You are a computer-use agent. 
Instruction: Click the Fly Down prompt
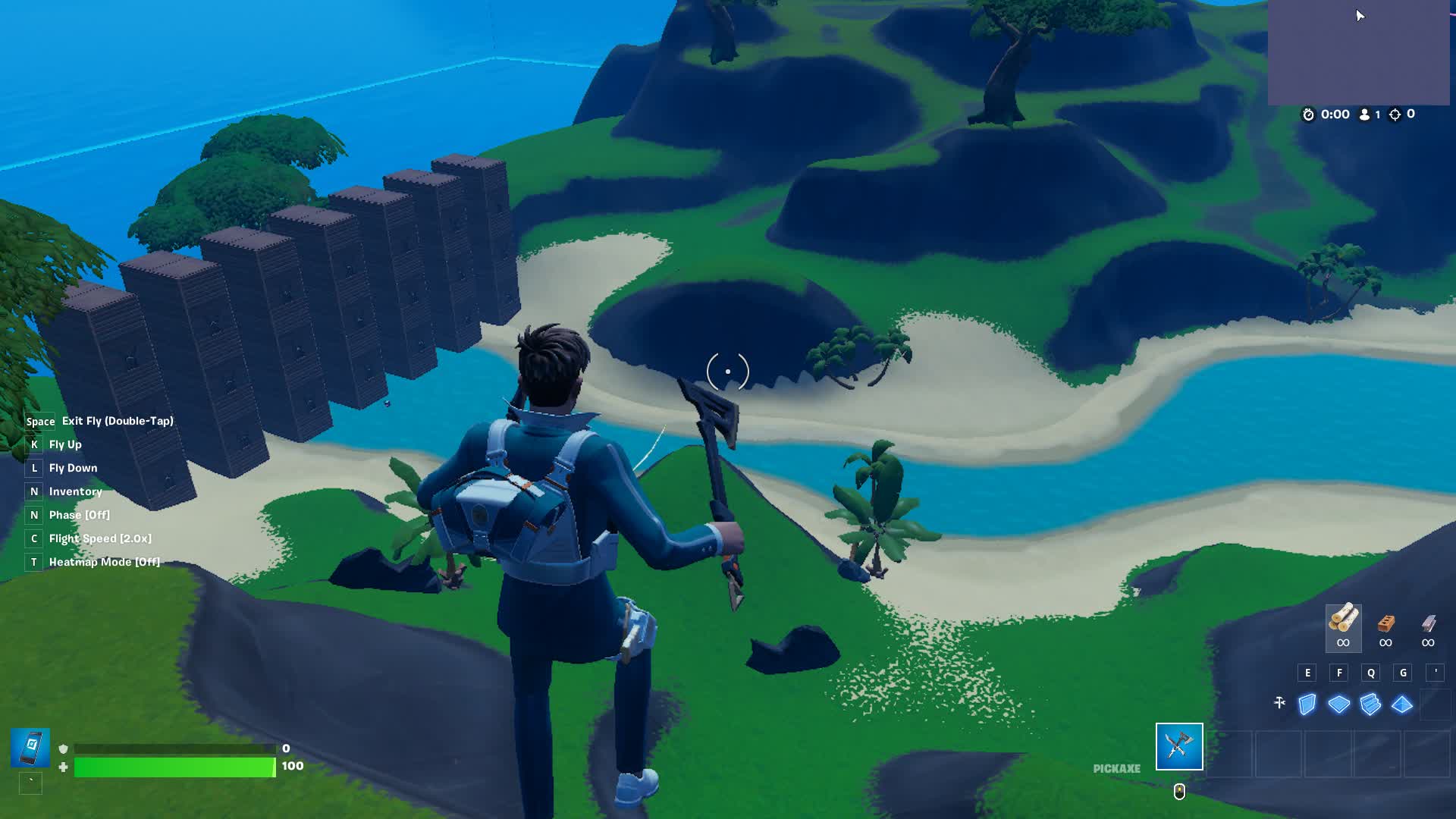pos(73,468)
